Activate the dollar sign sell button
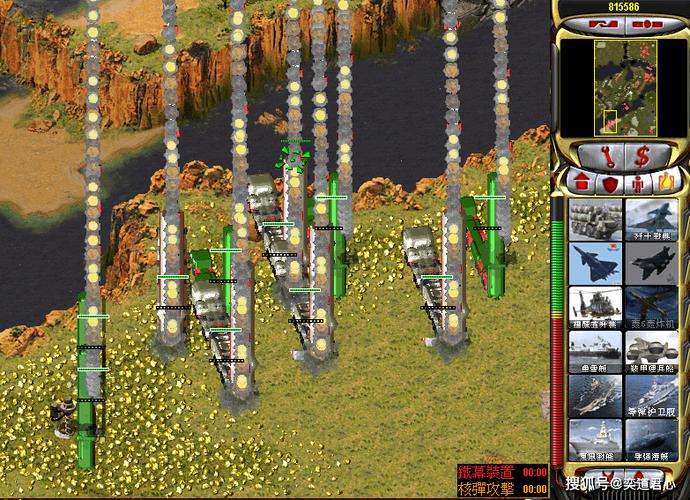 click(643, 155)
